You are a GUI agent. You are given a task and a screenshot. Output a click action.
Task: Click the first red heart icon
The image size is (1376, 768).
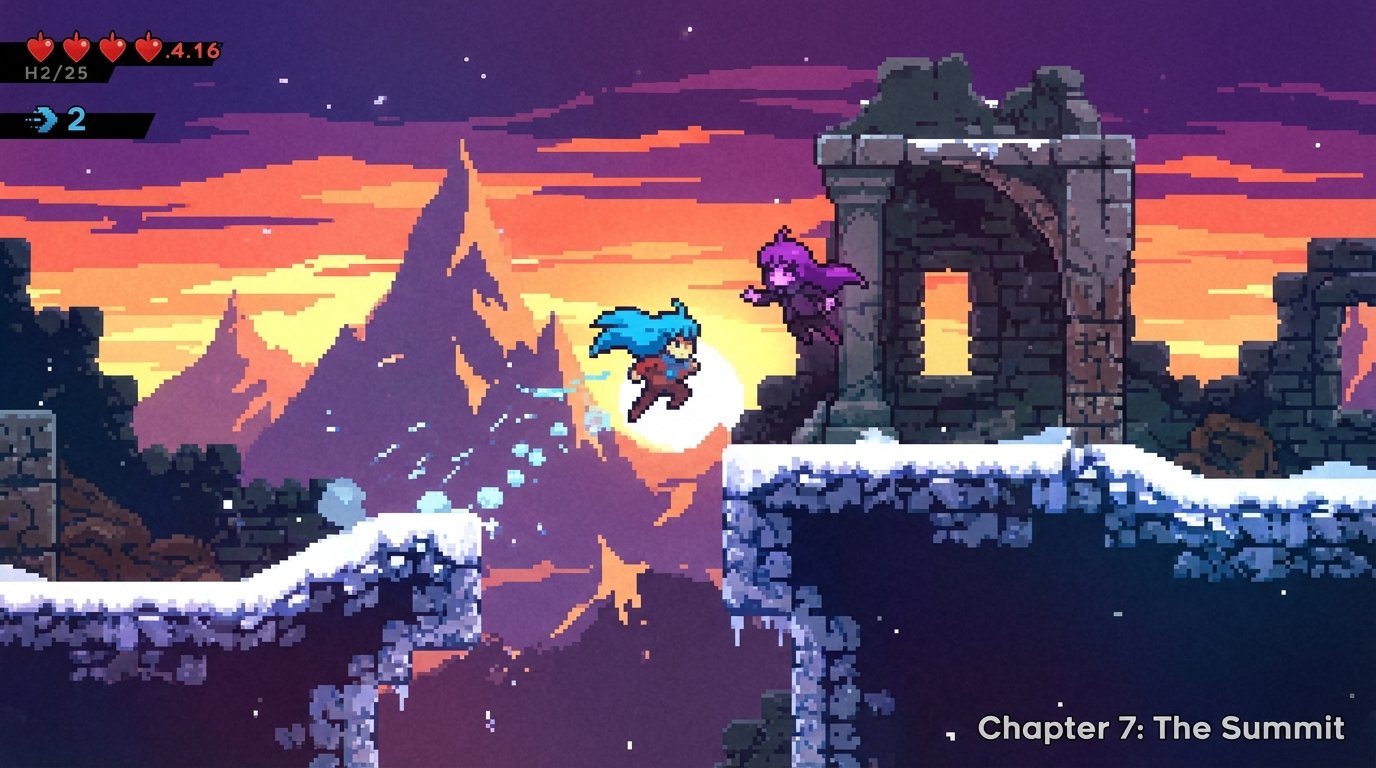[x=39, y=46]
